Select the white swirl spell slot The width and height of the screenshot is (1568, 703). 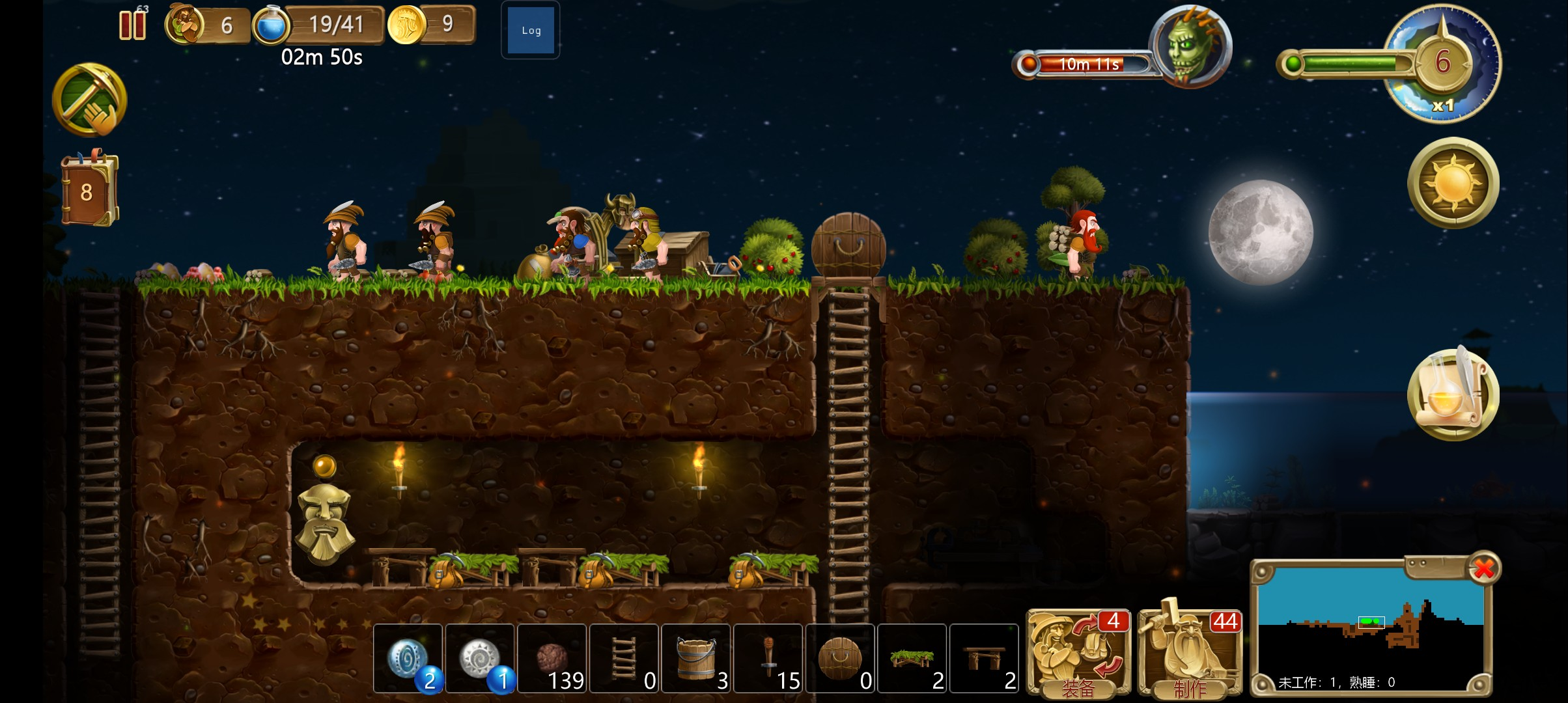click(x=481, y=658)
